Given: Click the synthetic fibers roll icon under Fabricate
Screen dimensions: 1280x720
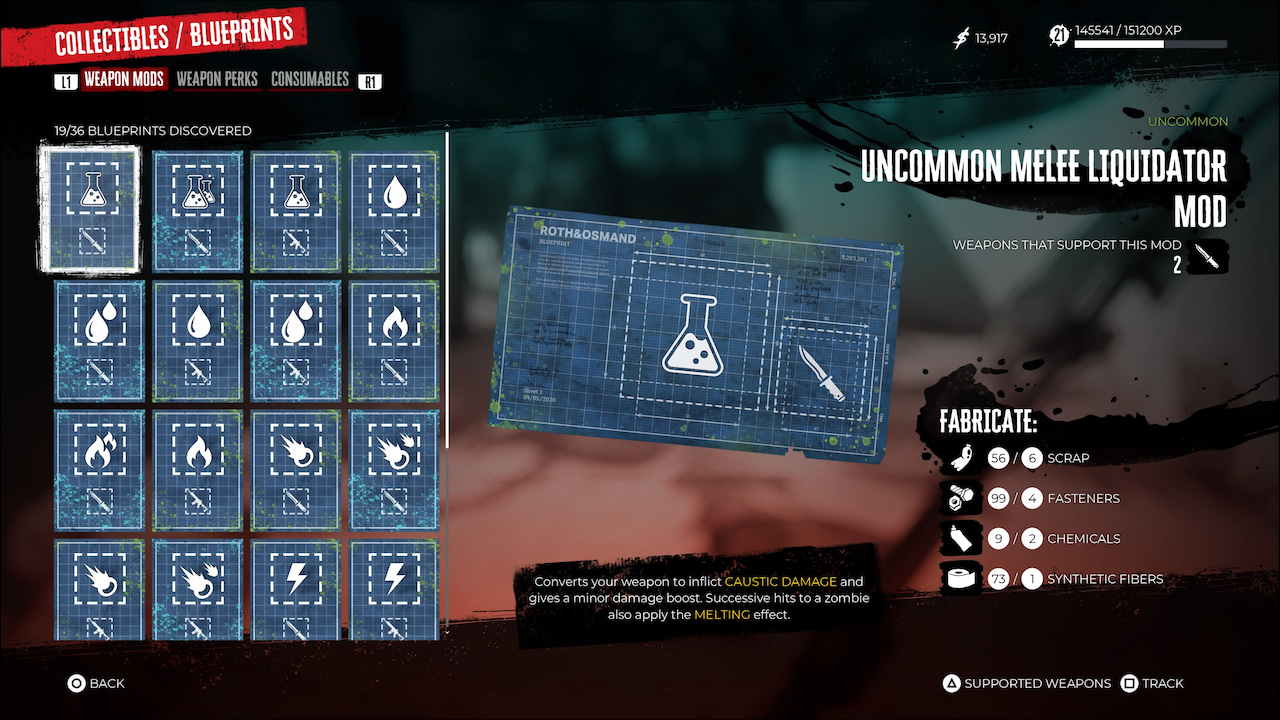Looking at the screenshot, I should [x=961, y=578].
